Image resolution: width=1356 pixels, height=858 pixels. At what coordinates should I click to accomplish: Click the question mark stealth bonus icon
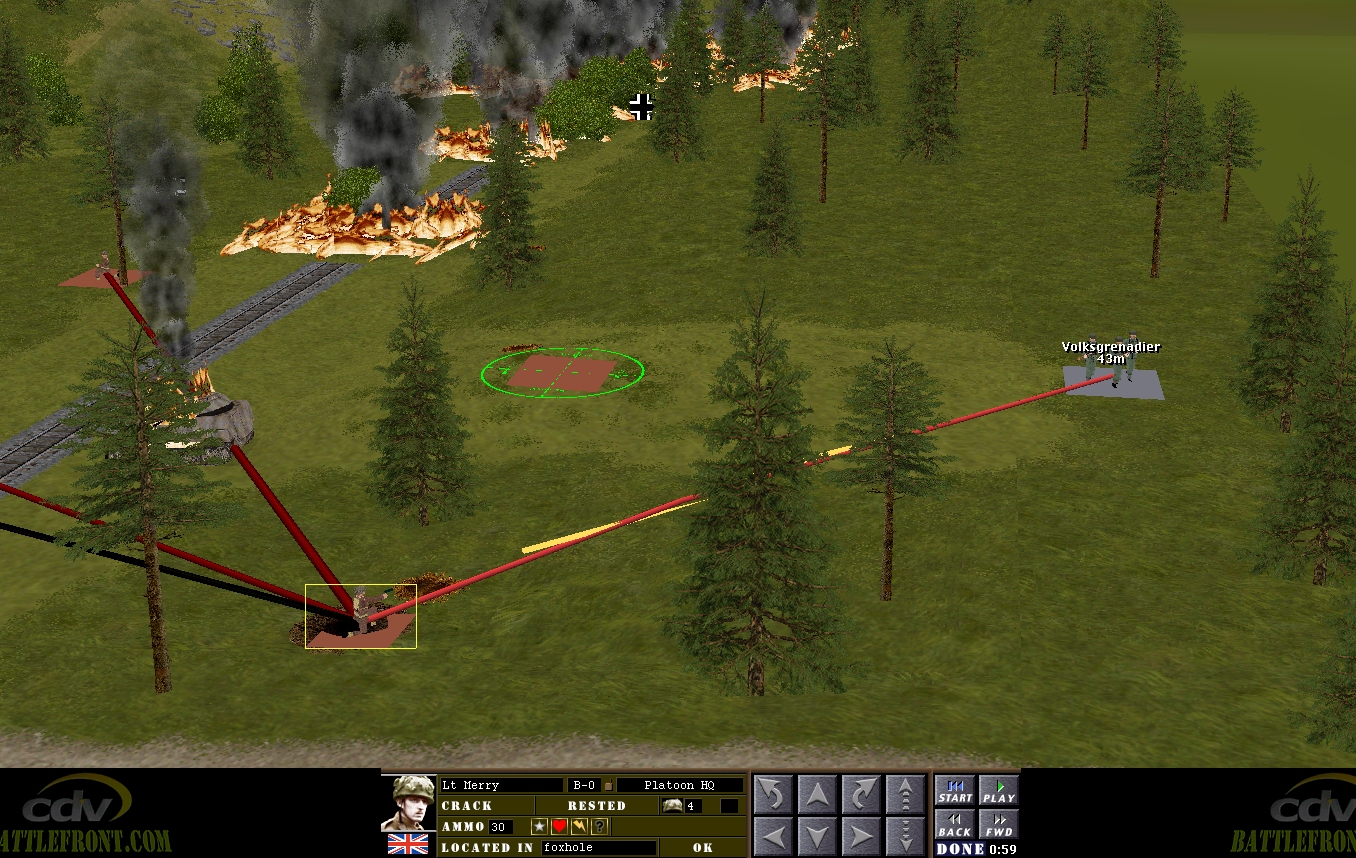(x=599, y=826)
